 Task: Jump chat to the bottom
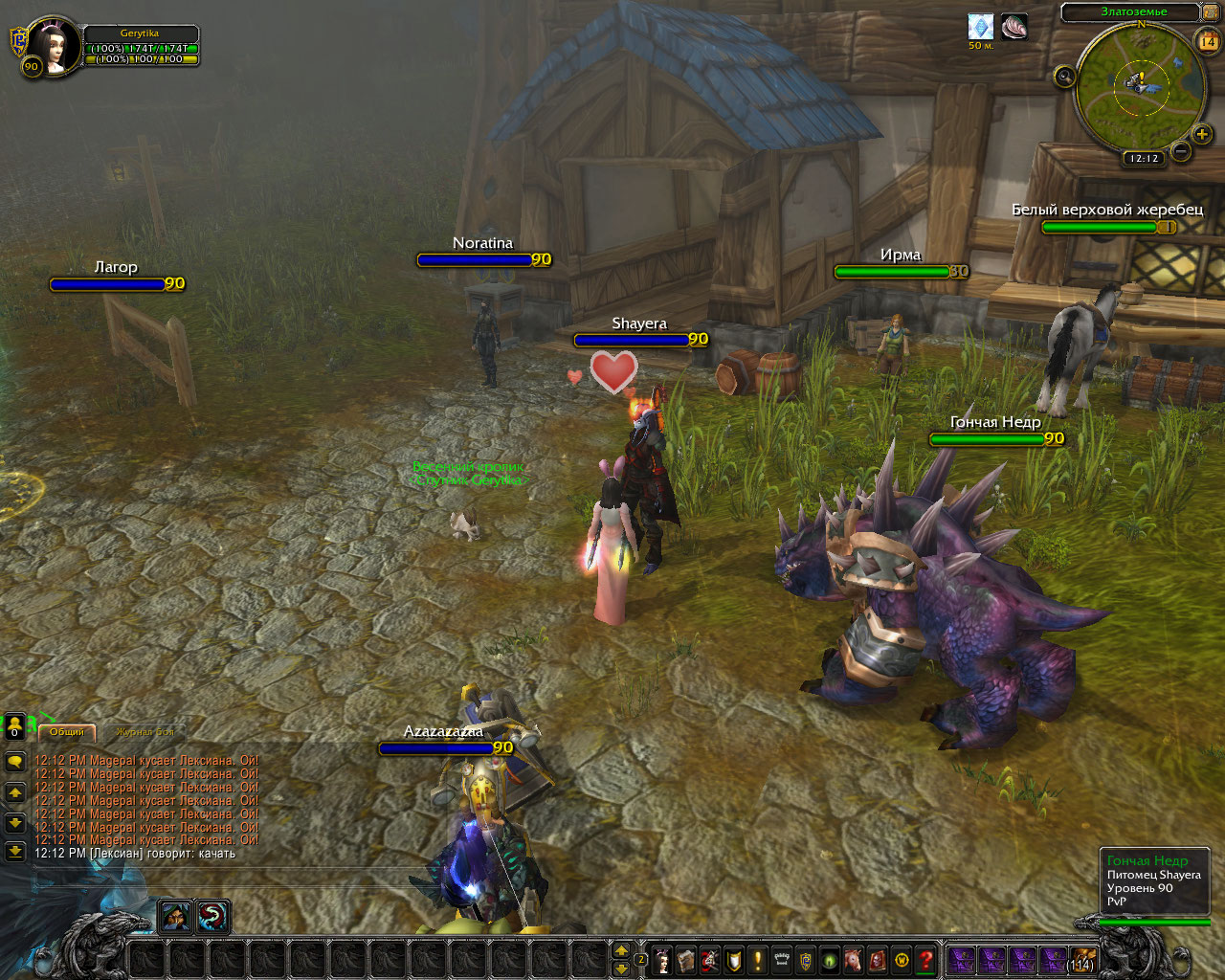tap(15, 851)
